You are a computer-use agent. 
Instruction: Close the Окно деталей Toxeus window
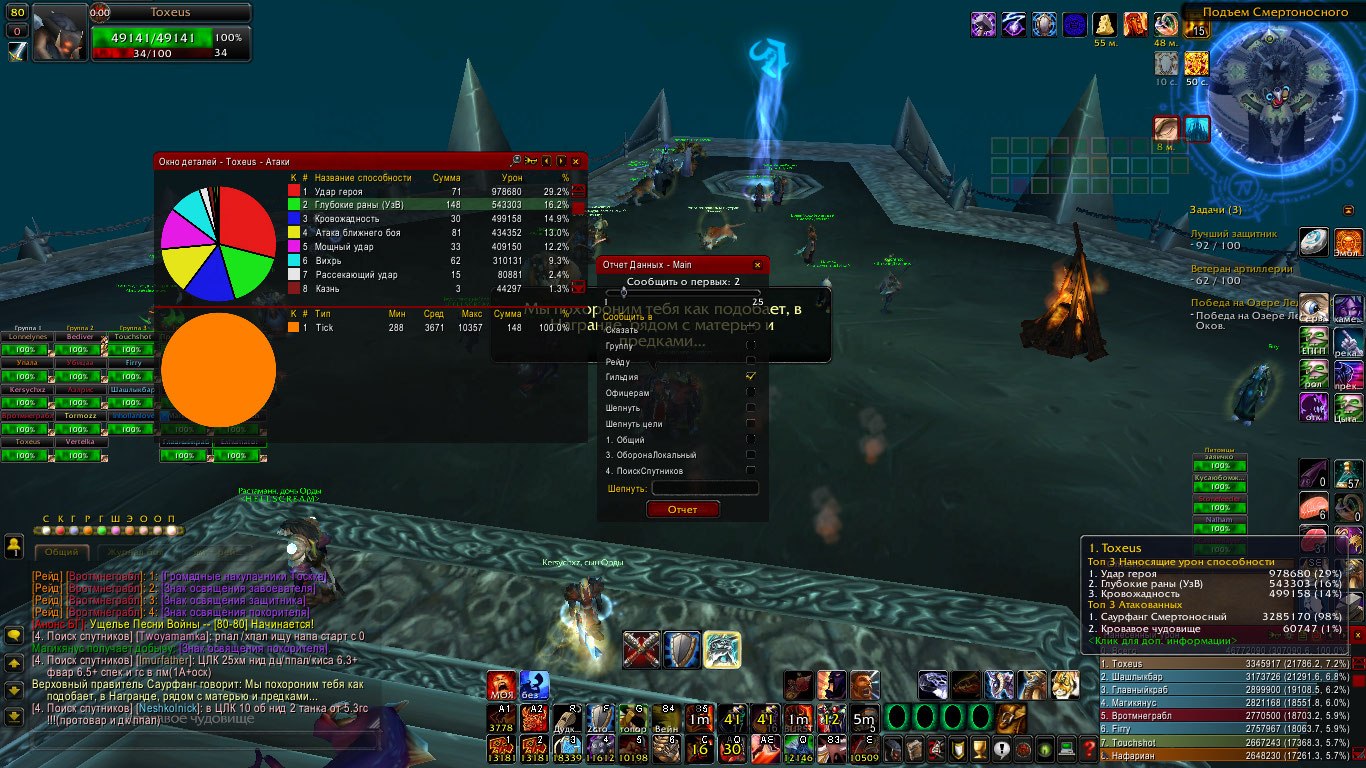(575, 160)
